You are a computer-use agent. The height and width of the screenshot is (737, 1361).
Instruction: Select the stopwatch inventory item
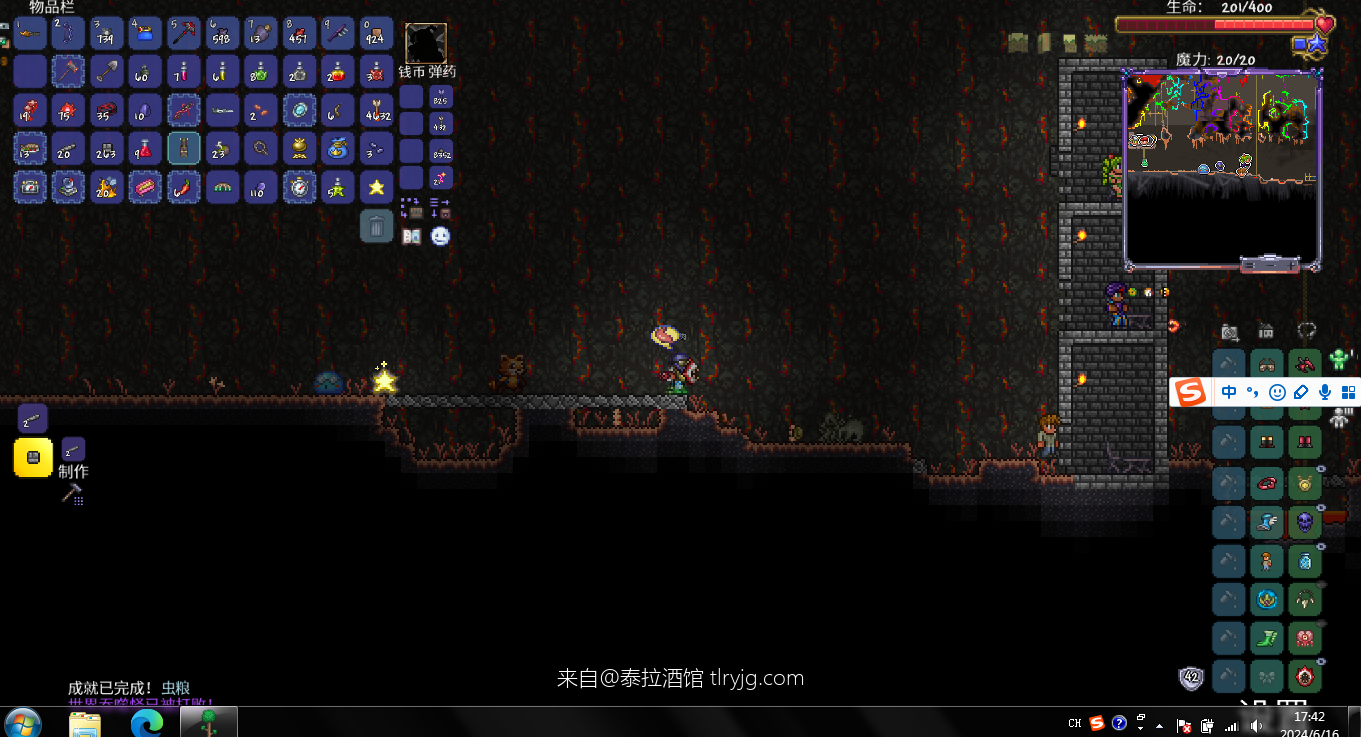click(x=300, y=187)
